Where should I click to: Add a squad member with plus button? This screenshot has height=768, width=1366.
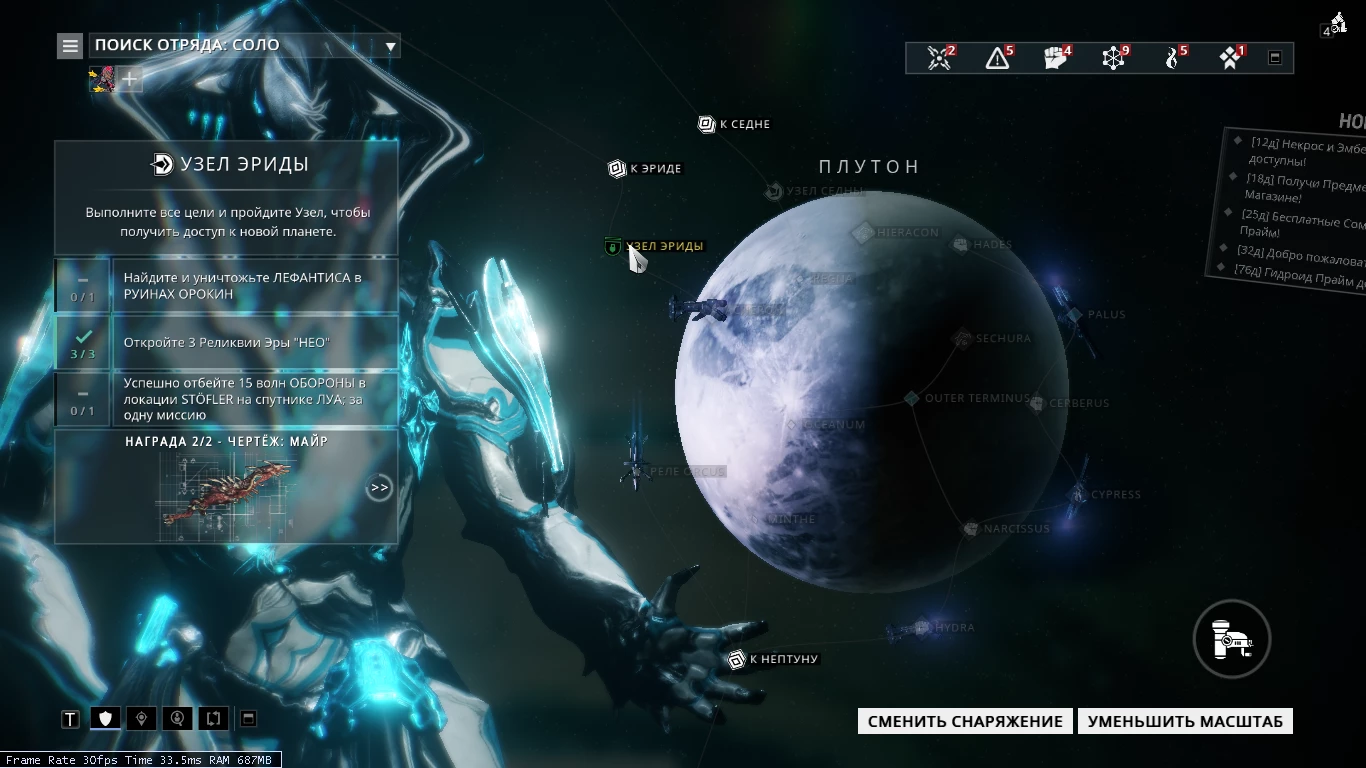pos(130,79)
